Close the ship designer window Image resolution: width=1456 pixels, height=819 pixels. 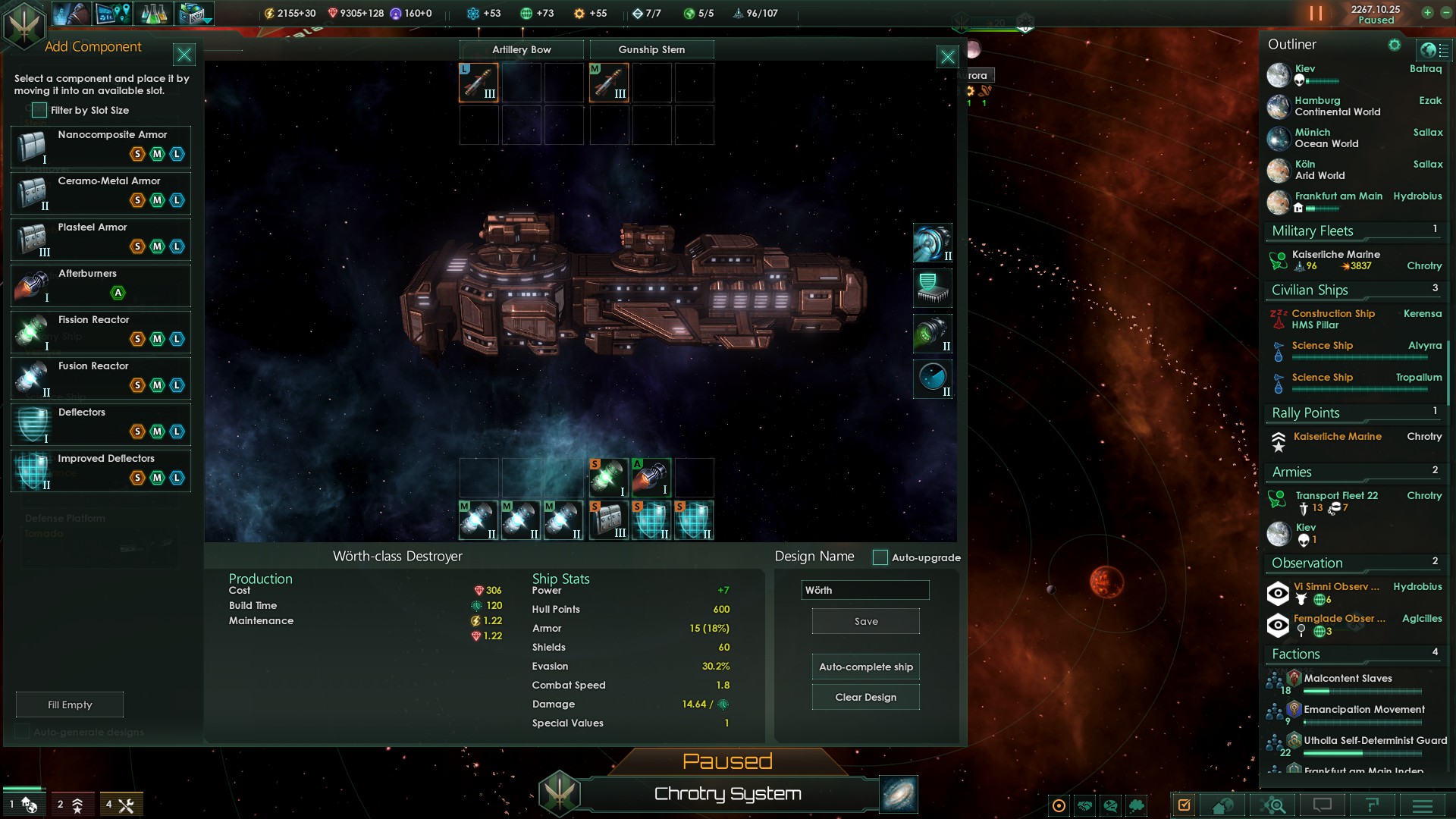point(947,57)
